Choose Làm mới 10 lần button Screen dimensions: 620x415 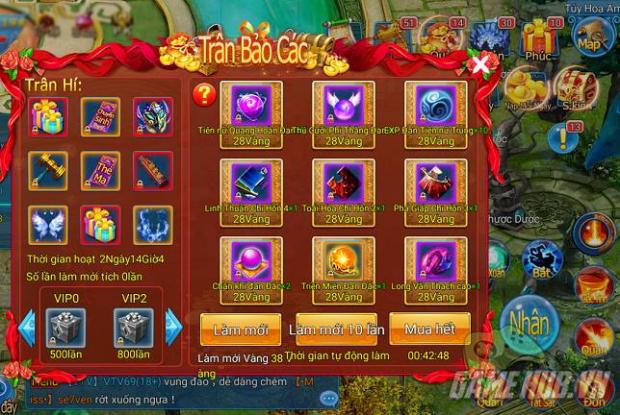(x=335, y=329)
